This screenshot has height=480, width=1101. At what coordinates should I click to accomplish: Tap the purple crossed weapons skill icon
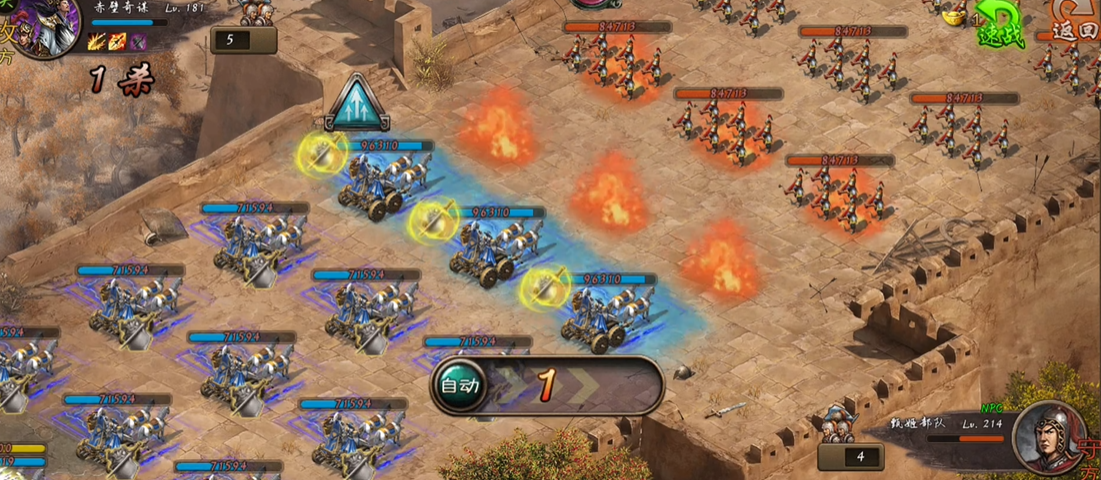[138, 41]
